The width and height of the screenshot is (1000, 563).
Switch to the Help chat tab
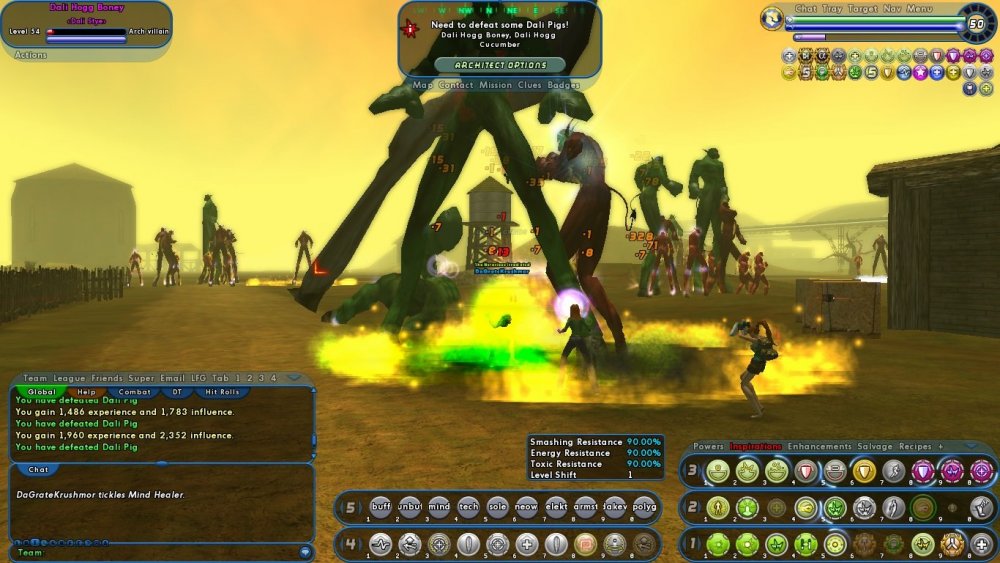click(x=87, y=392)
